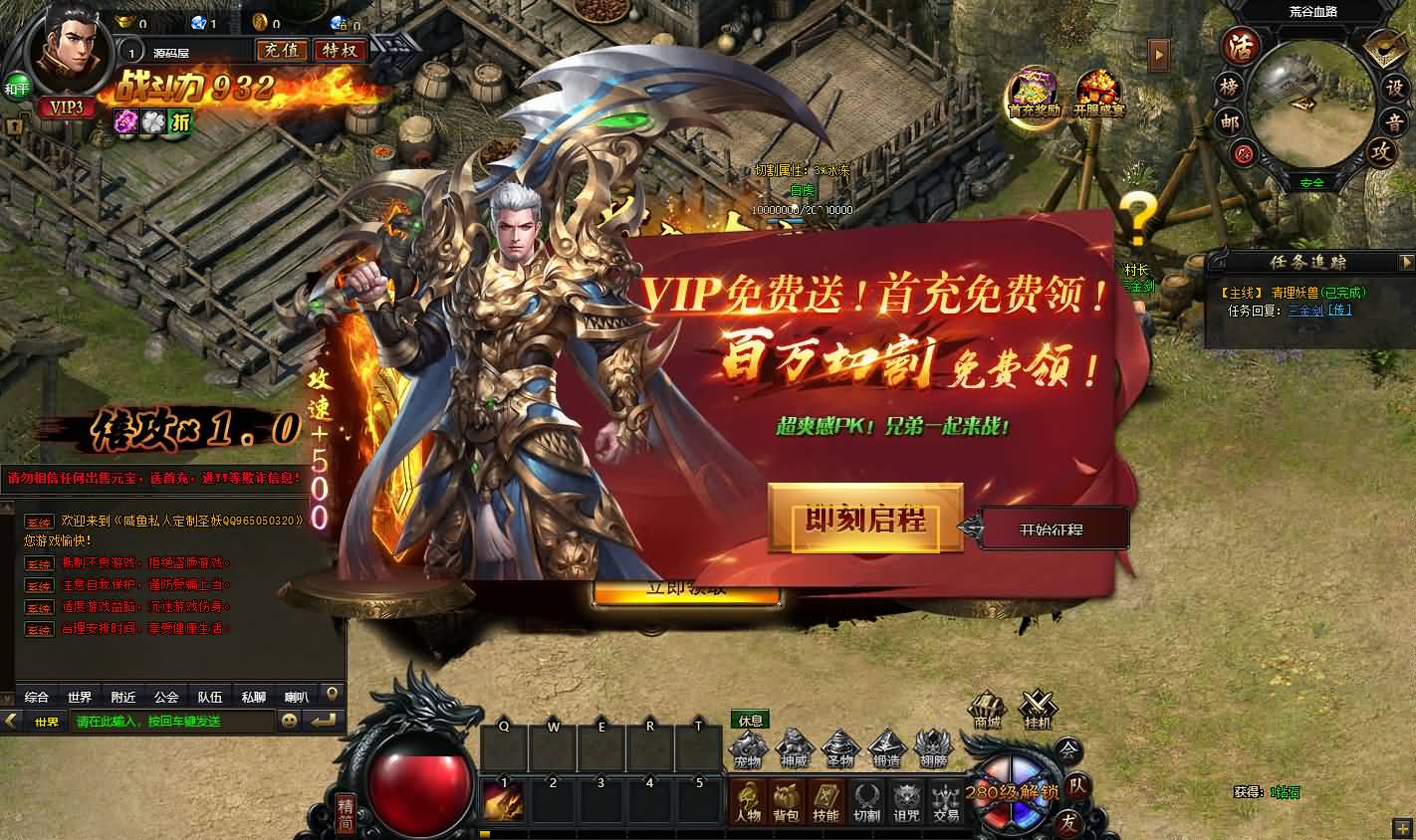The image size is (1416, 840).
Task: Expand the 任务追踪 quest tracker arrow
Action: pos(1409,263)
